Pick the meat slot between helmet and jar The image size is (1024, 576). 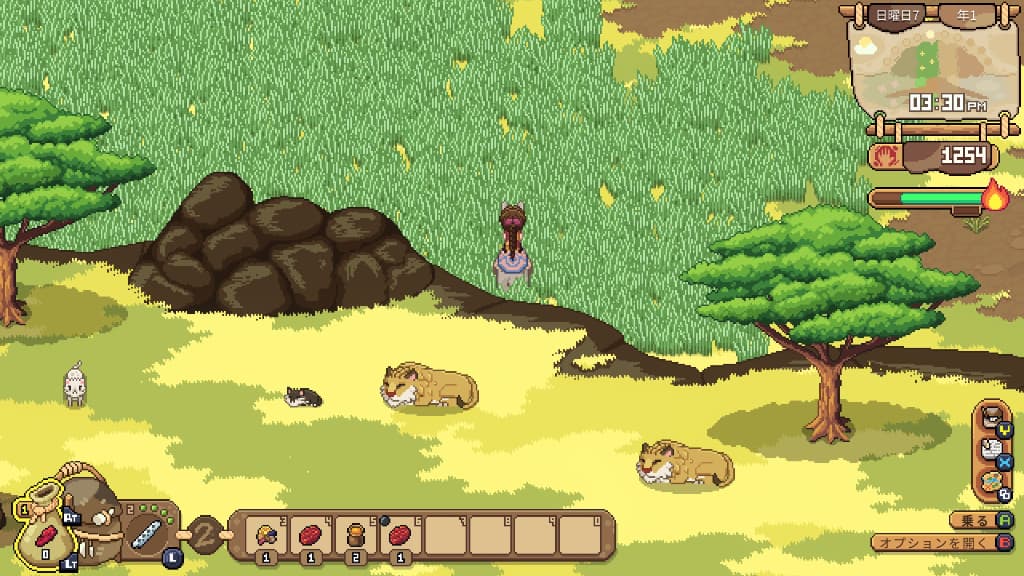tap(310, 535)
